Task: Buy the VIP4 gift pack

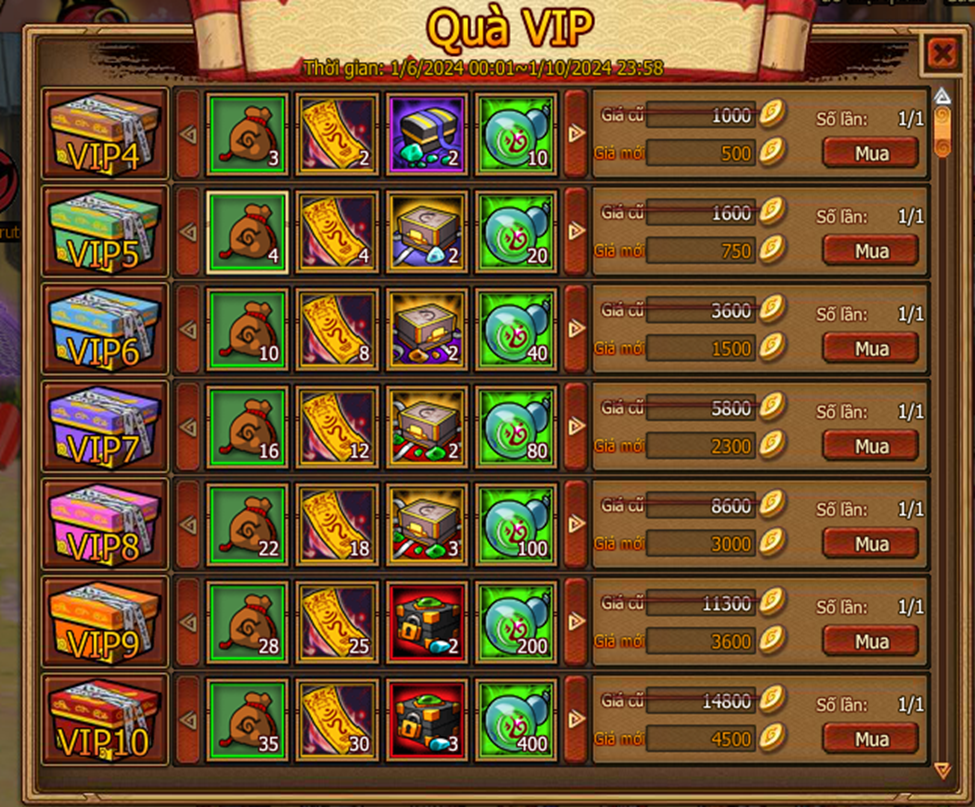Action: coord(870,152)
